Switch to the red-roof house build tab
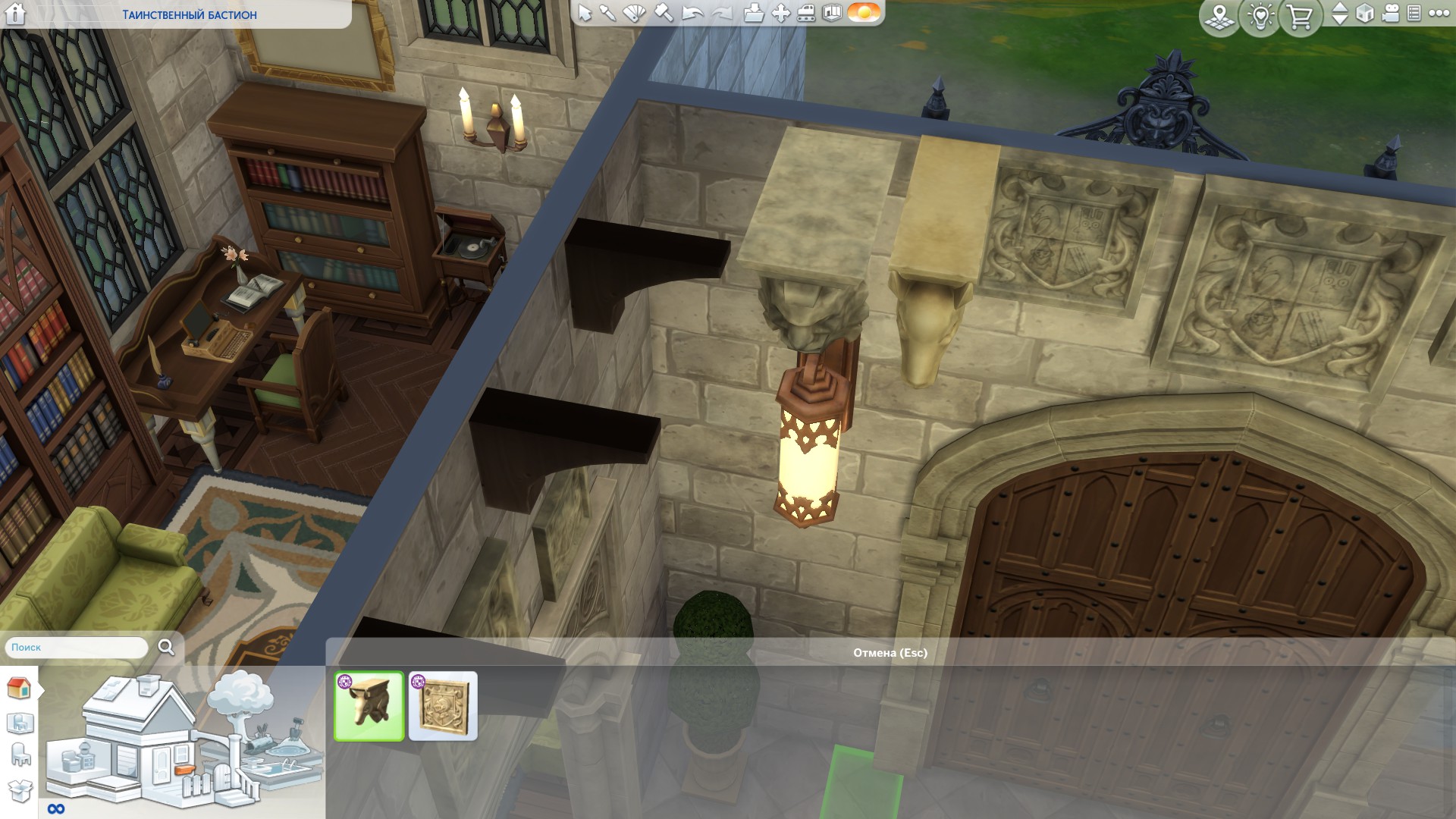The height and width of the screenshot is (819, 1456). pos(18,689)
